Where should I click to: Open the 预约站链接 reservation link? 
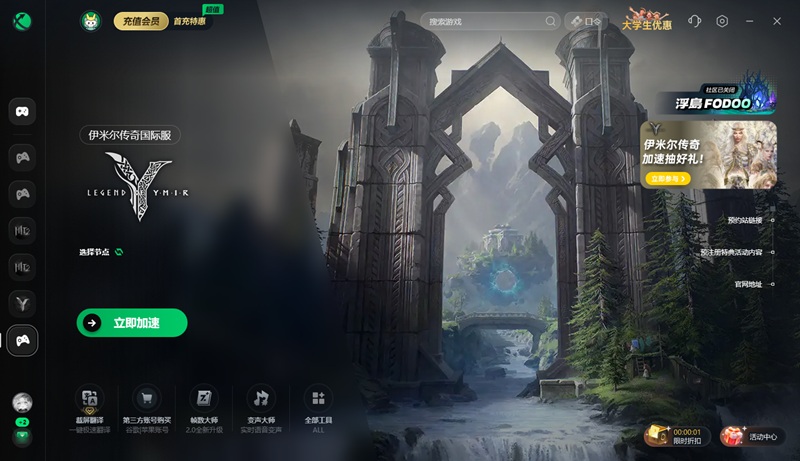point(745,220)
